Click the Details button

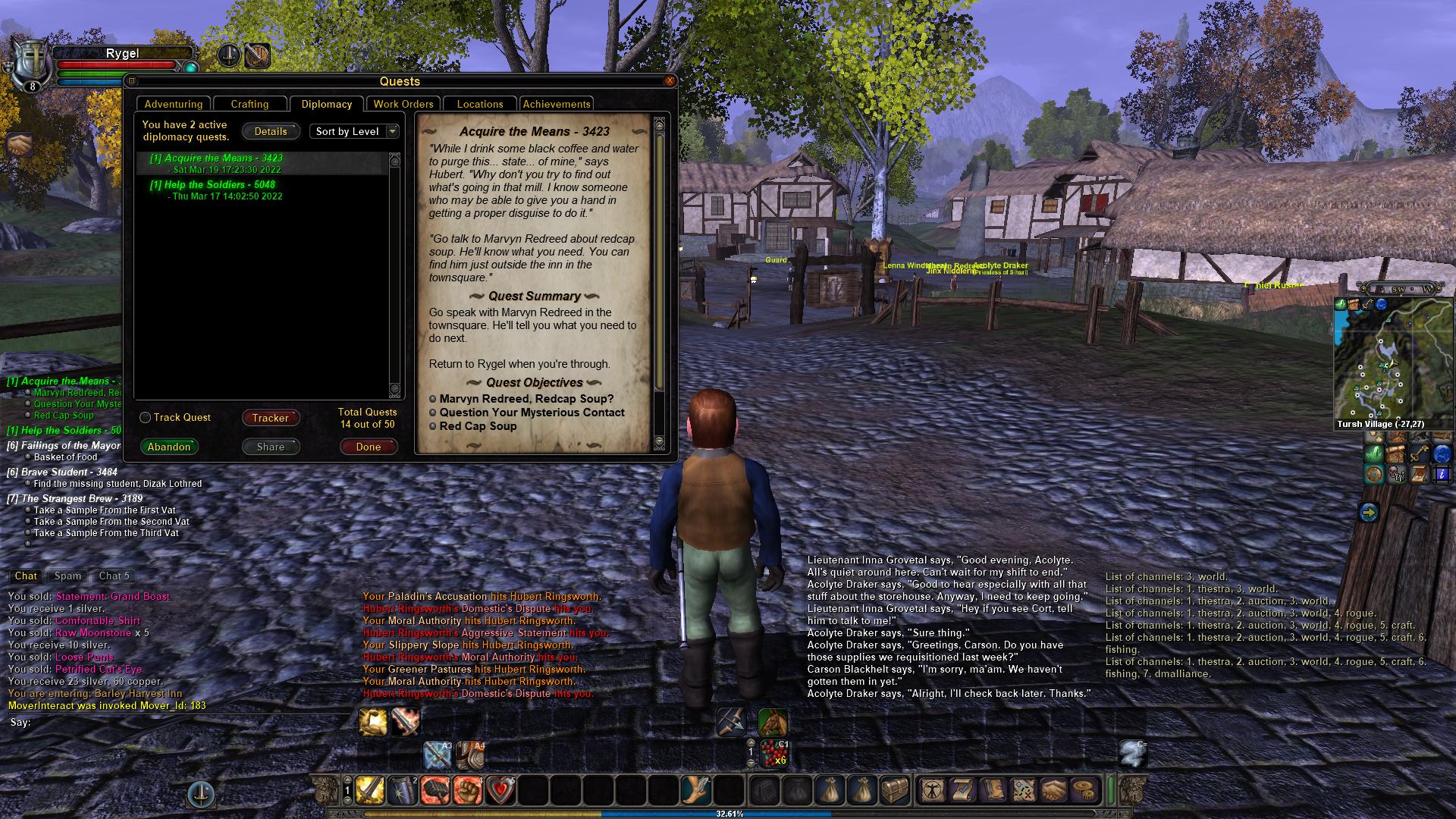tap(271, 131)
